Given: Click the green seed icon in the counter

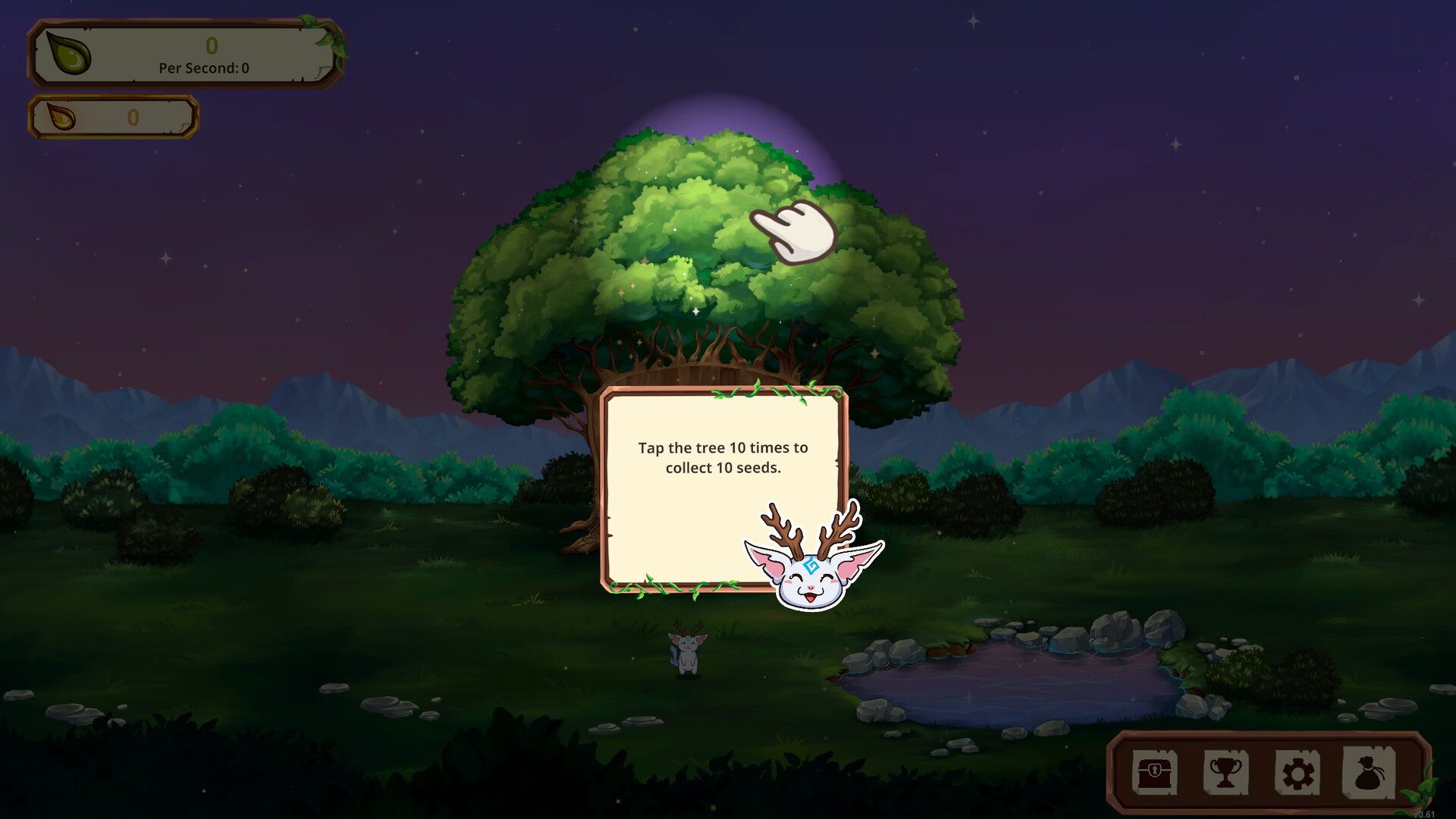Looking at the screenshot, I should click(x=68, y=55).
